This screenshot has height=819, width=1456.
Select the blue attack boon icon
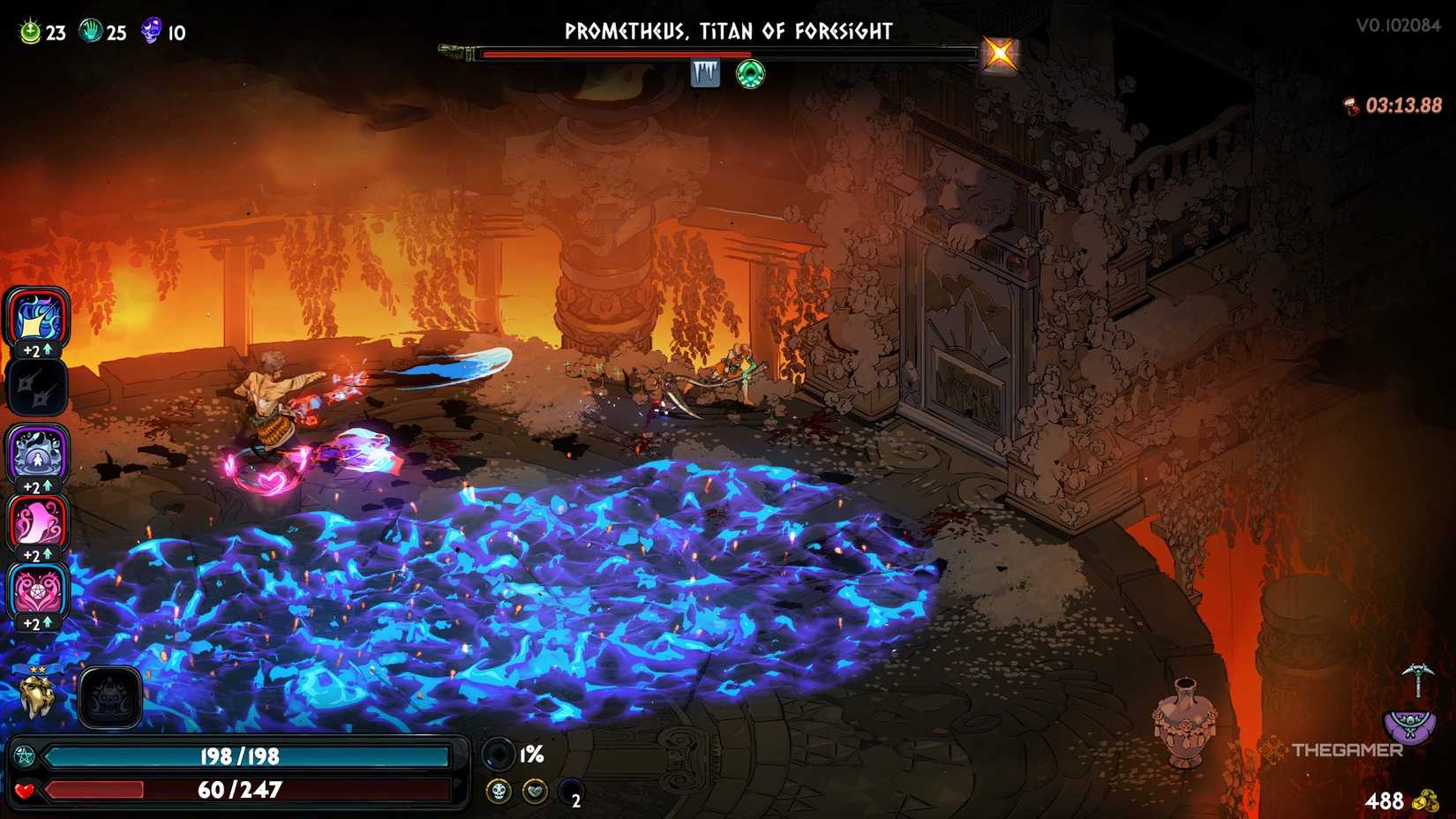[37, 319]
